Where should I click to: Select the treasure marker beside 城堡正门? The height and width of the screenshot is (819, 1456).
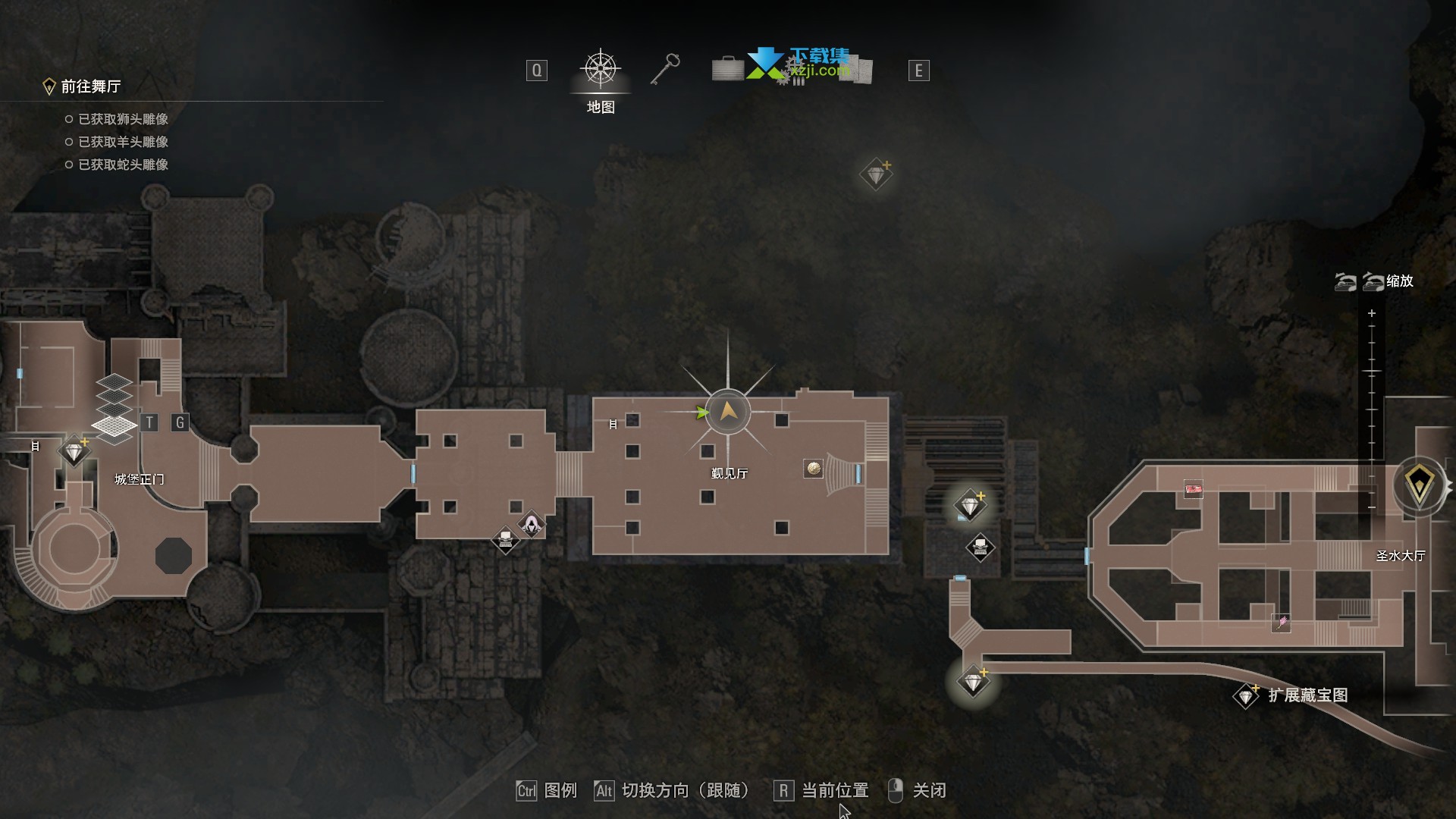click(x=74, y=452)
